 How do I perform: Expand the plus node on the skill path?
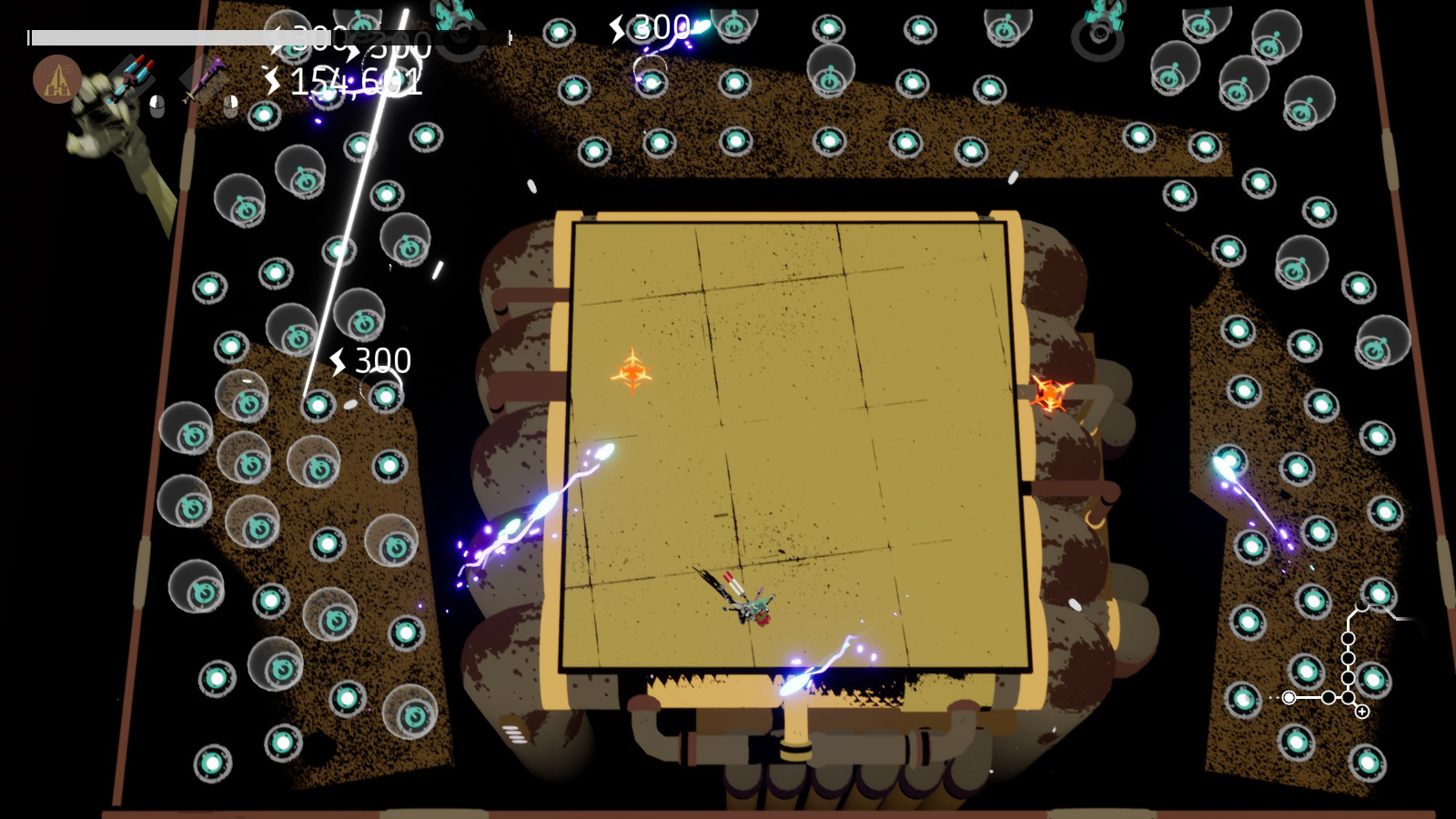tap(1361, 711)
